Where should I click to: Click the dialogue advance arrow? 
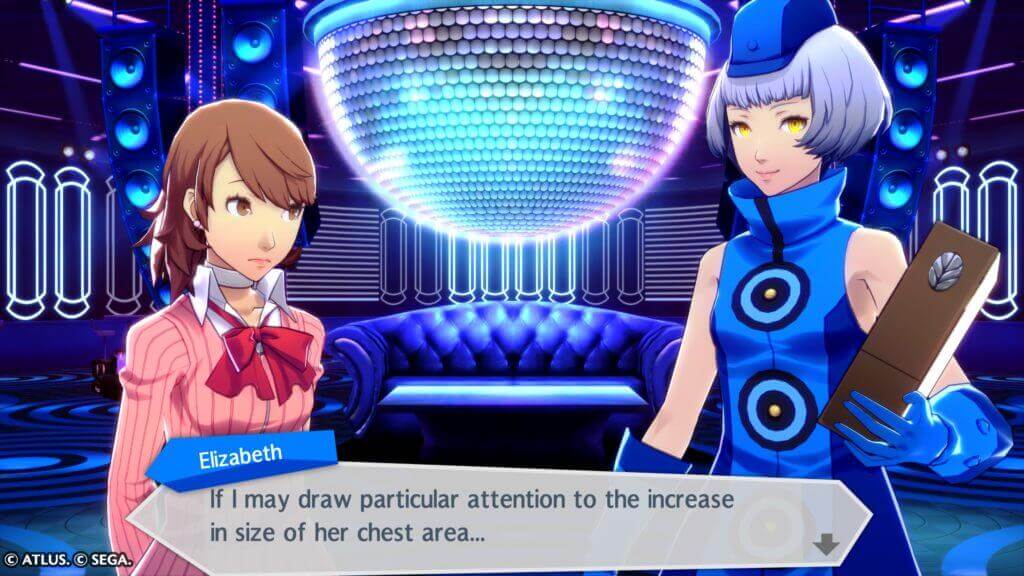826,545
